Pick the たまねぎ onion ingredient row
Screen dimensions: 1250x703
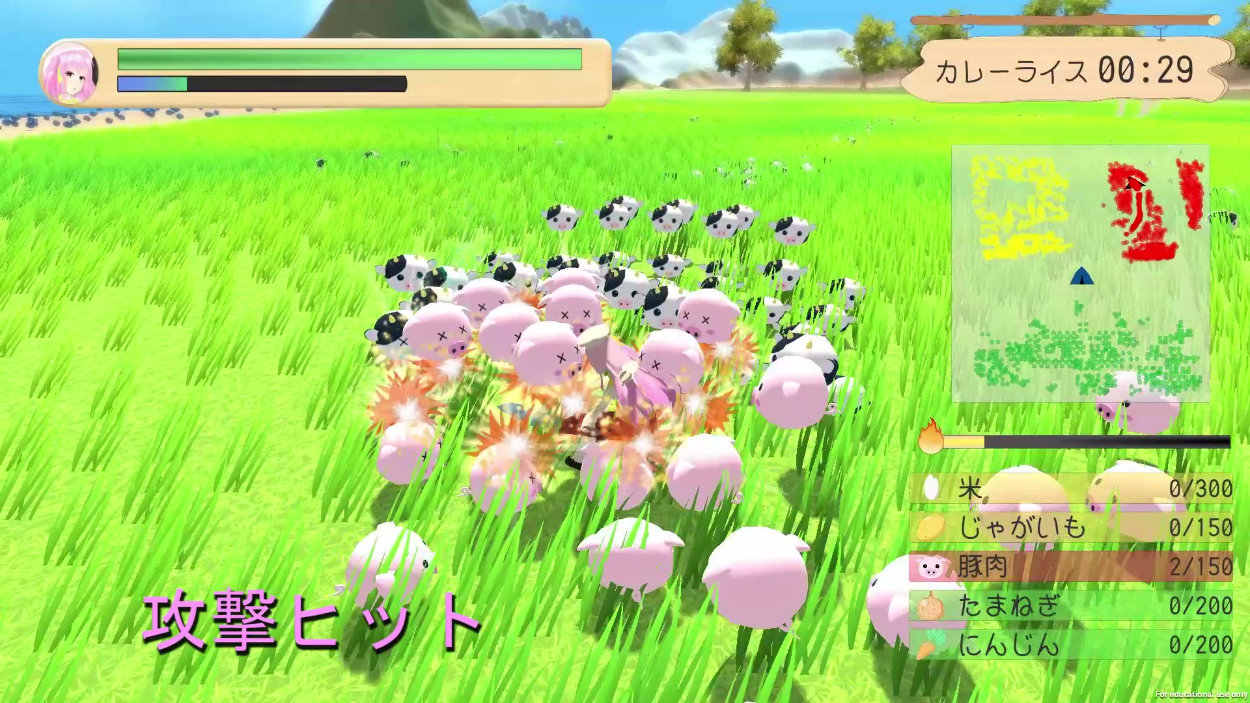1071,605
